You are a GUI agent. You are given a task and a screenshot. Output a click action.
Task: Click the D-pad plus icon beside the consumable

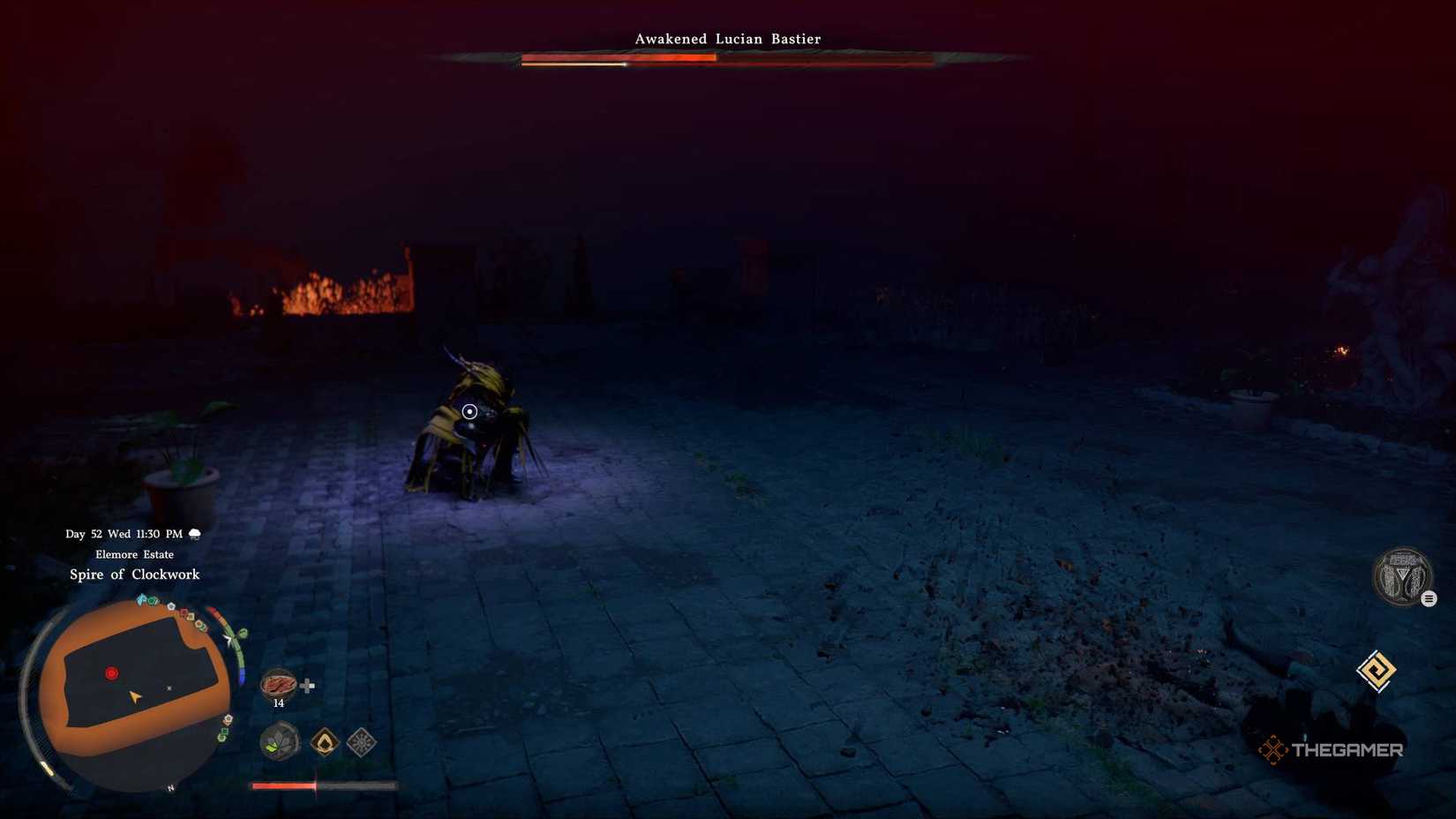305,686
